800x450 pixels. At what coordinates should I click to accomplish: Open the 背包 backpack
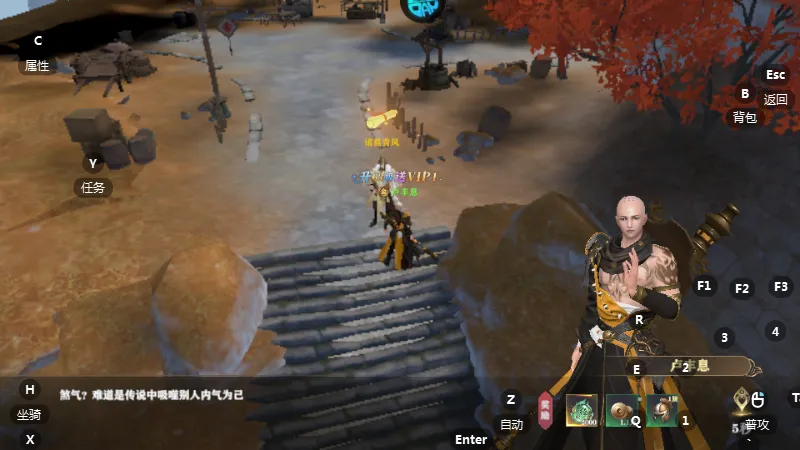(745, 117)
